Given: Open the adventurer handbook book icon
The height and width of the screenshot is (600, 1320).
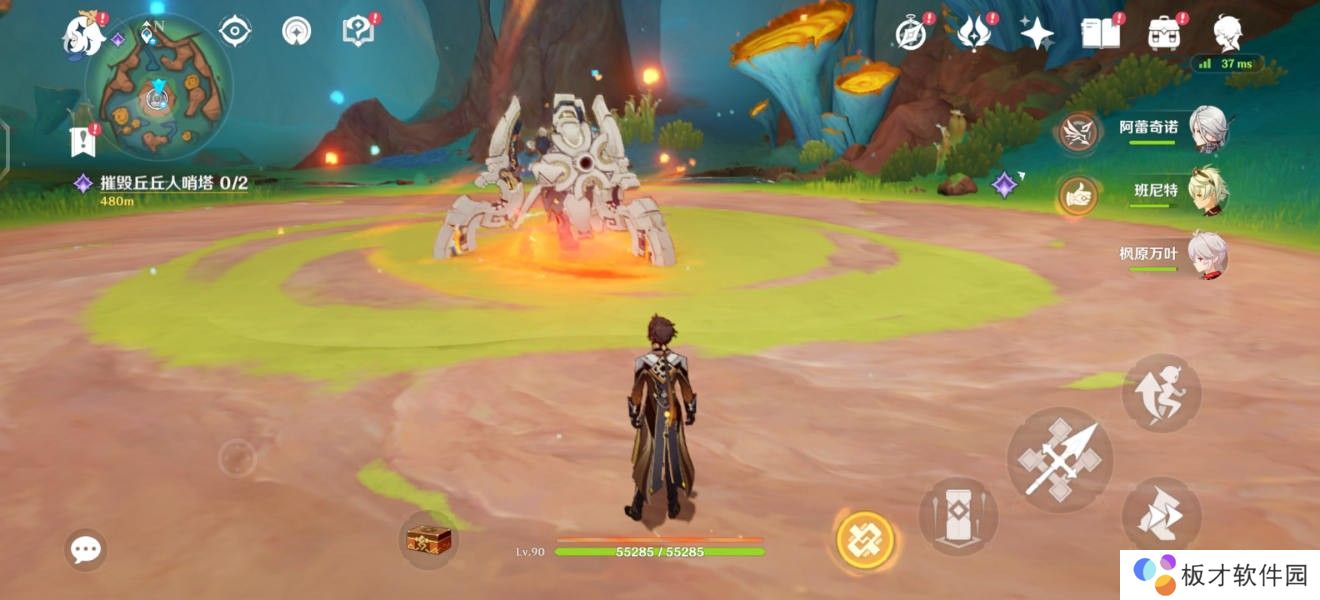Looking at the screenshot, I should [x=1100, y=34].
